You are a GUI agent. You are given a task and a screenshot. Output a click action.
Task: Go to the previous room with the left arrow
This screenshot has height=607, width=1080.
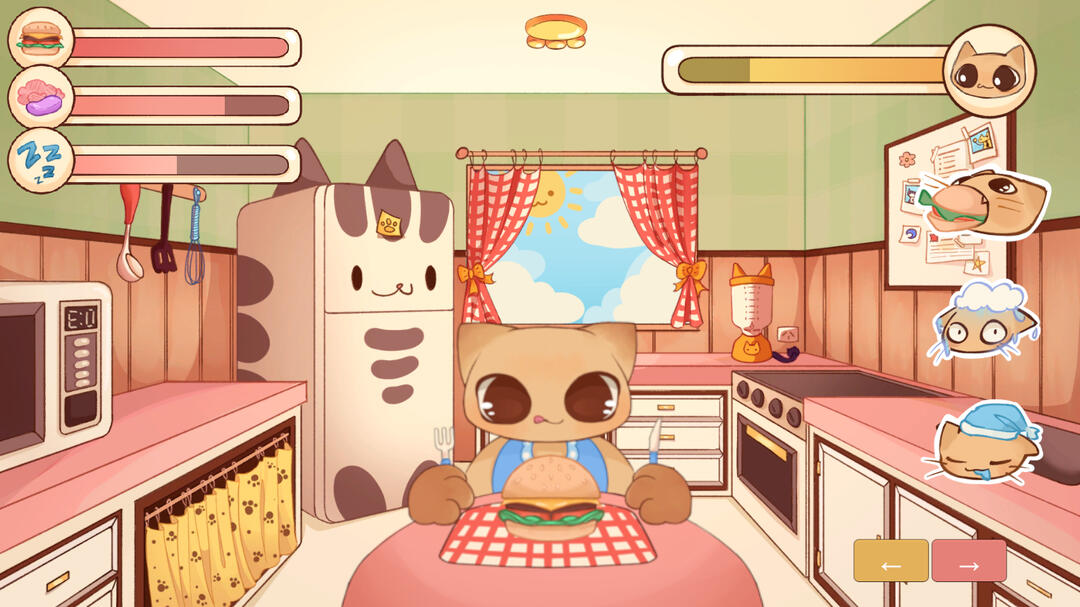tap(890, 561)
